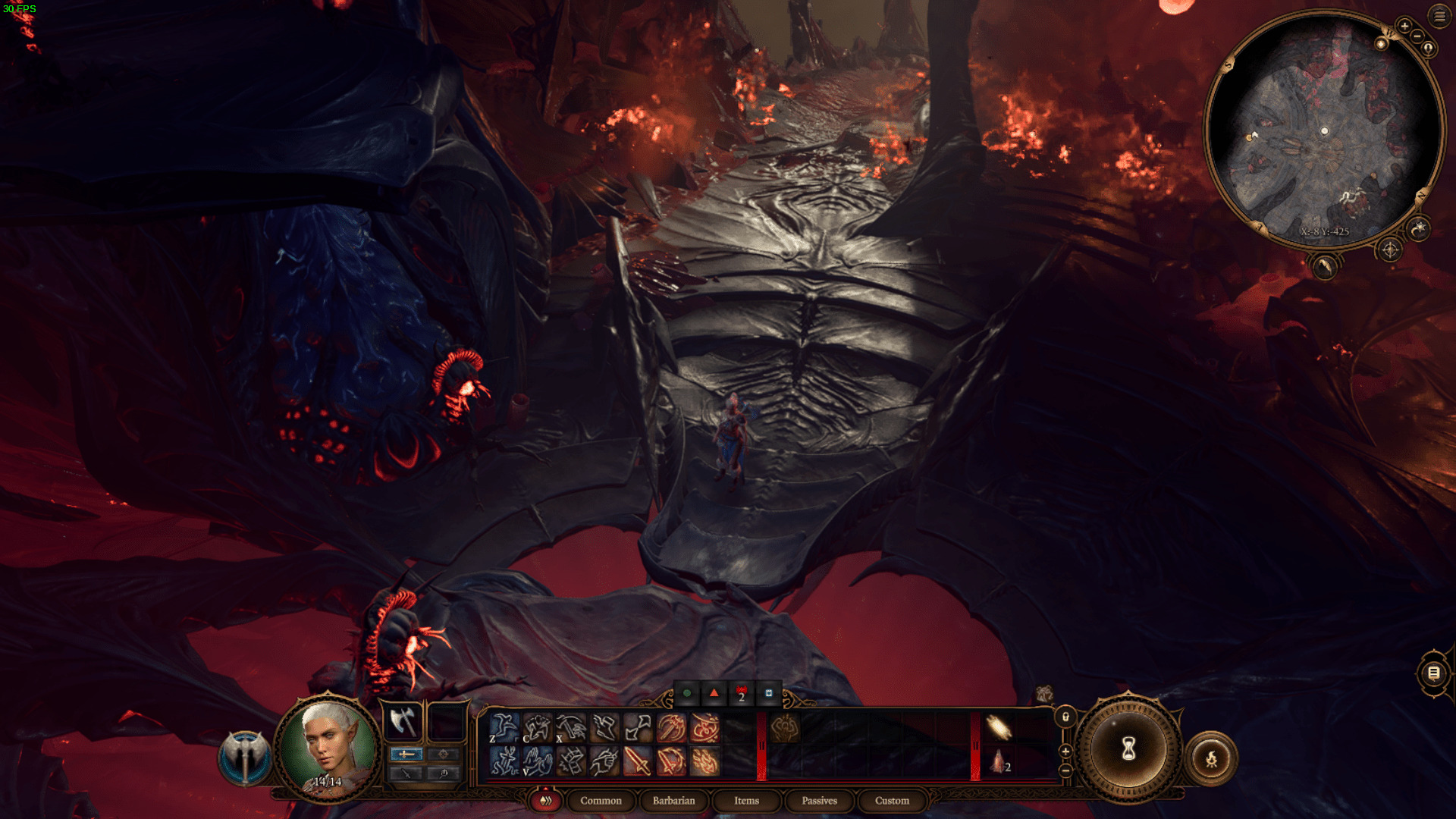
Task: Click the crosshair button below the minimap
Action: click(x=1389, y=249)
